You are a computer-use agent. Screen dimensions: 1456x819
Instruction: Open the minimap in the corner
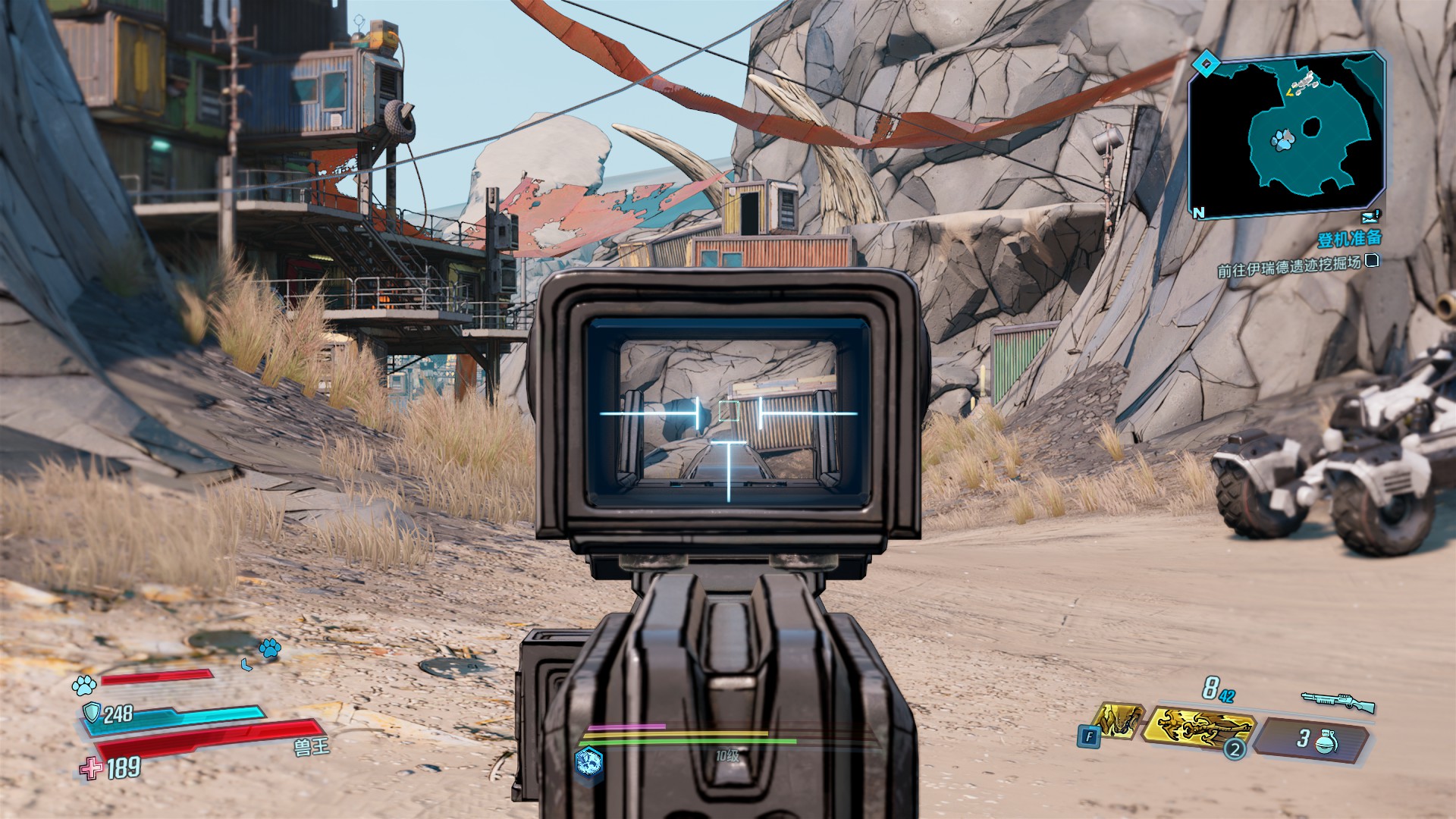coord(1287,136)
